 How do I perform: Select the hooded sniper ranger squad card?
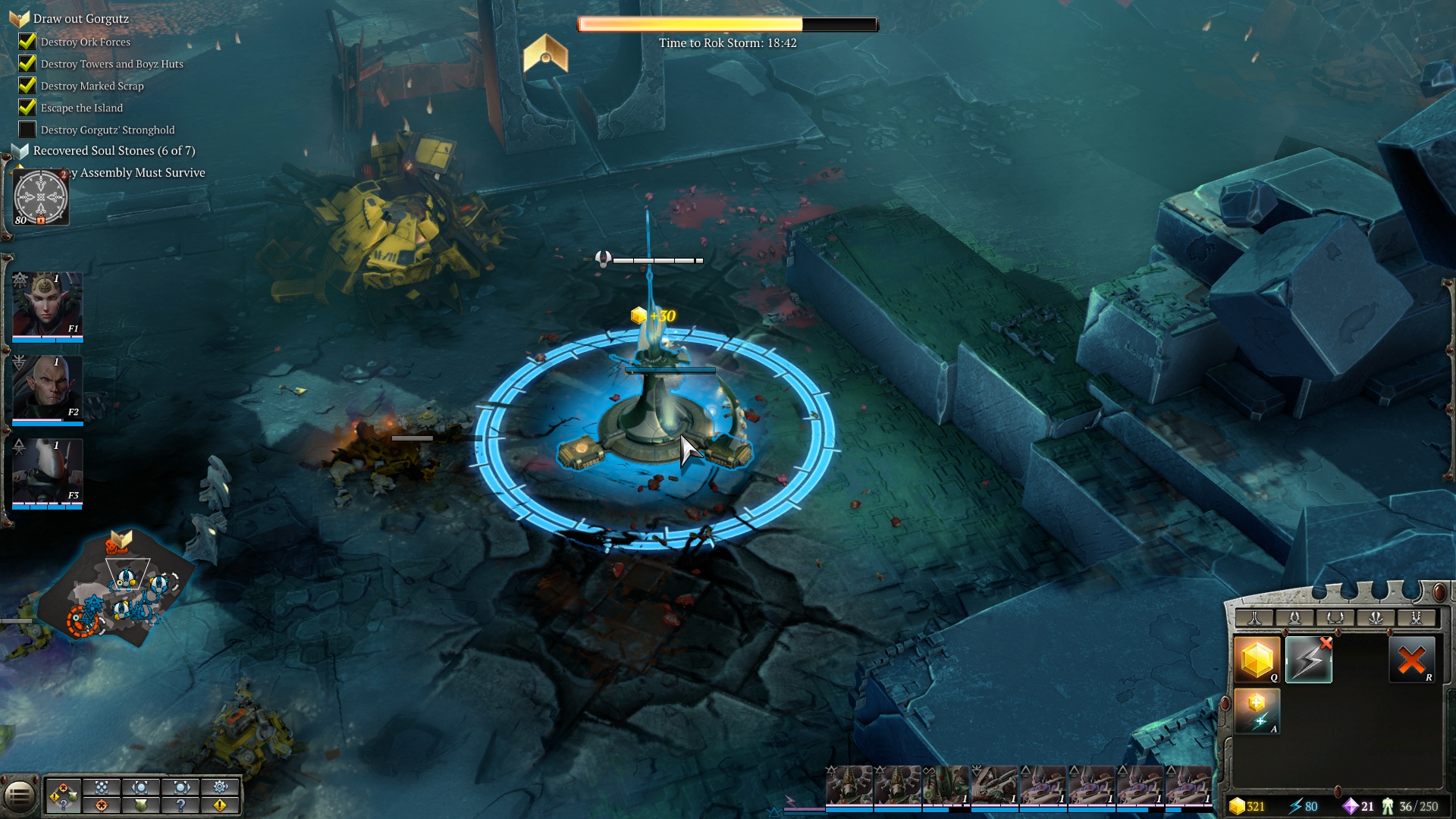pos(994,786)
